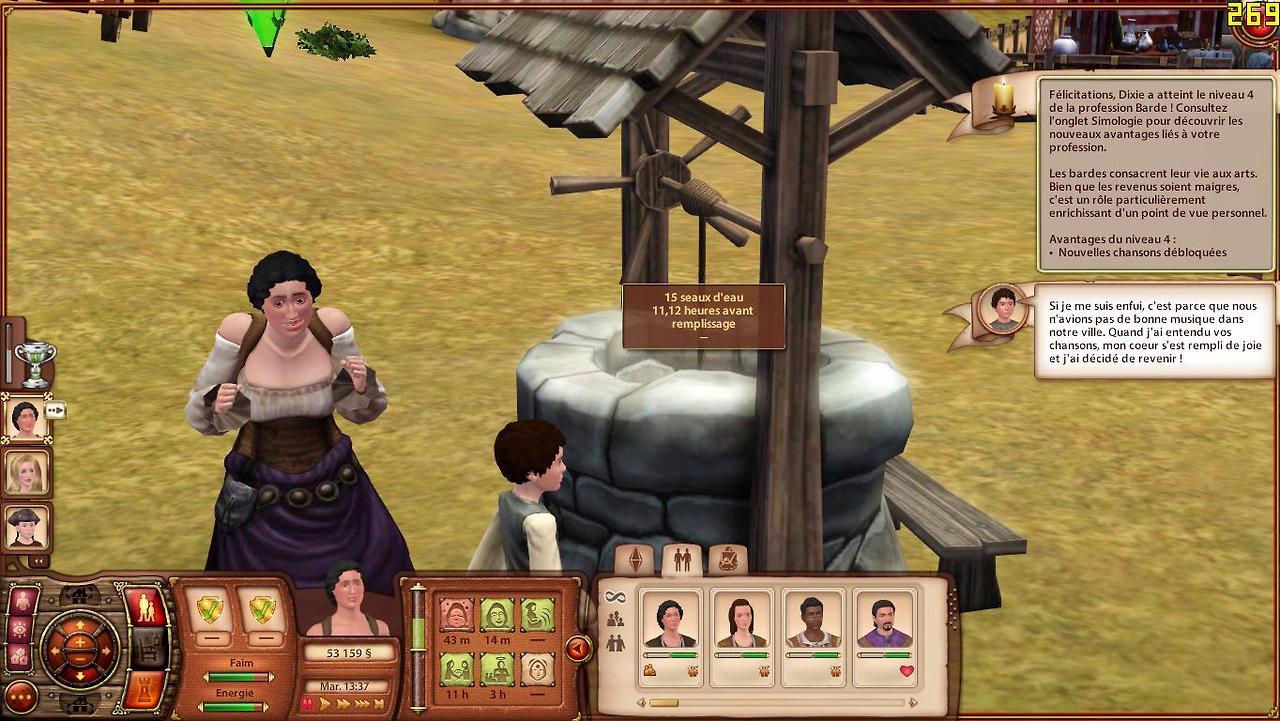Switch to the relationships tab
The height and width of the screenshot is (721, 1280).
pyautogui.click(x=682, y=560)
